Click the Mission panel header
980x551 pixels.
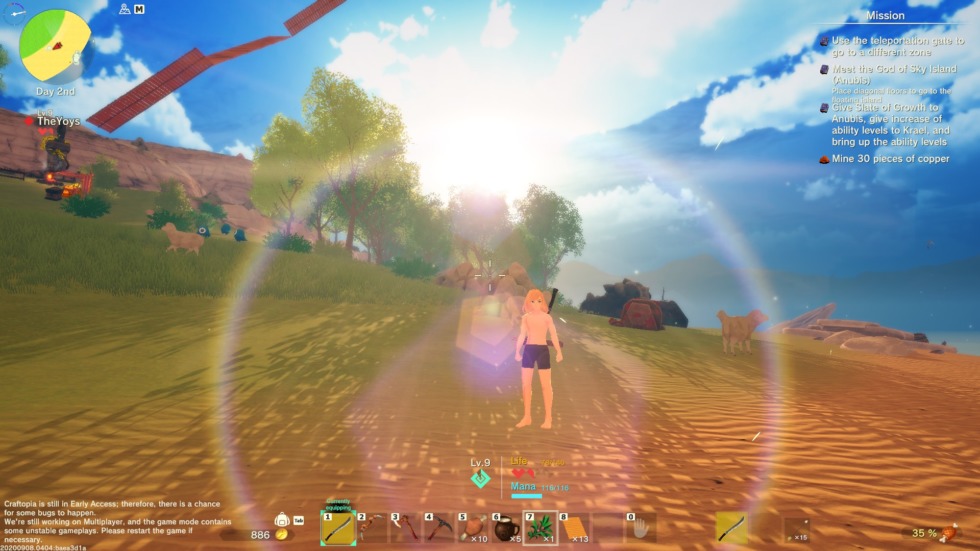(884, 16)
